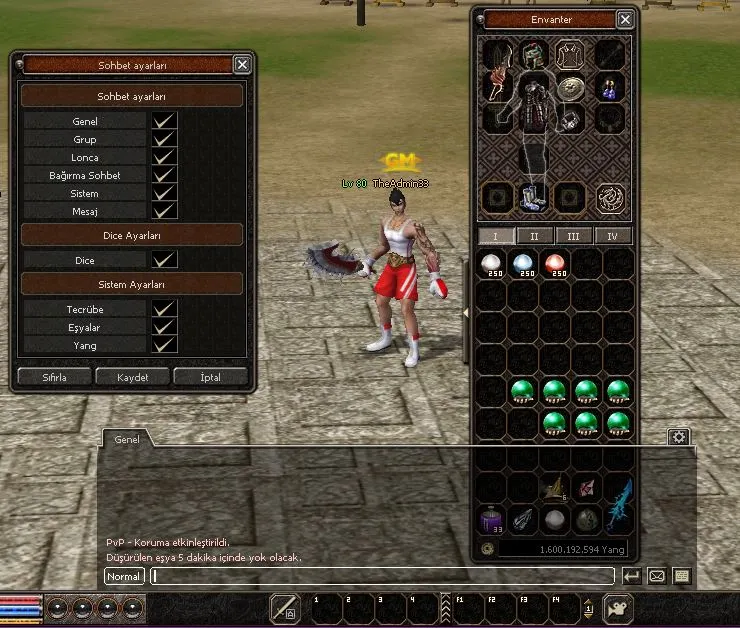Toggle the Lonca chat checkbox
The width and height of the screenshot is (740, 628).
(164, 157)
